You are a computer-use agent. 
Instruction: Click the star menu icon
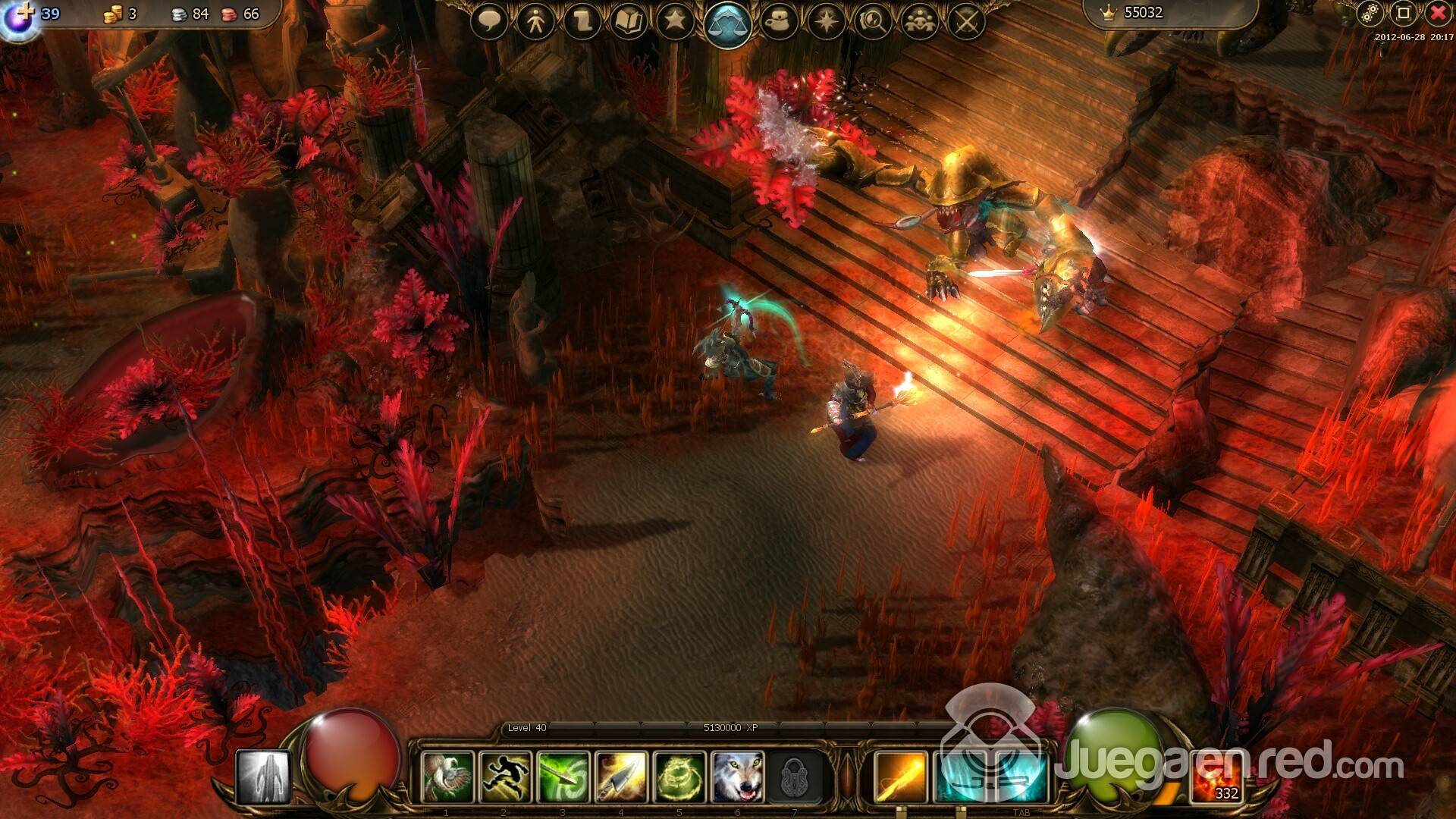(674, 20)
